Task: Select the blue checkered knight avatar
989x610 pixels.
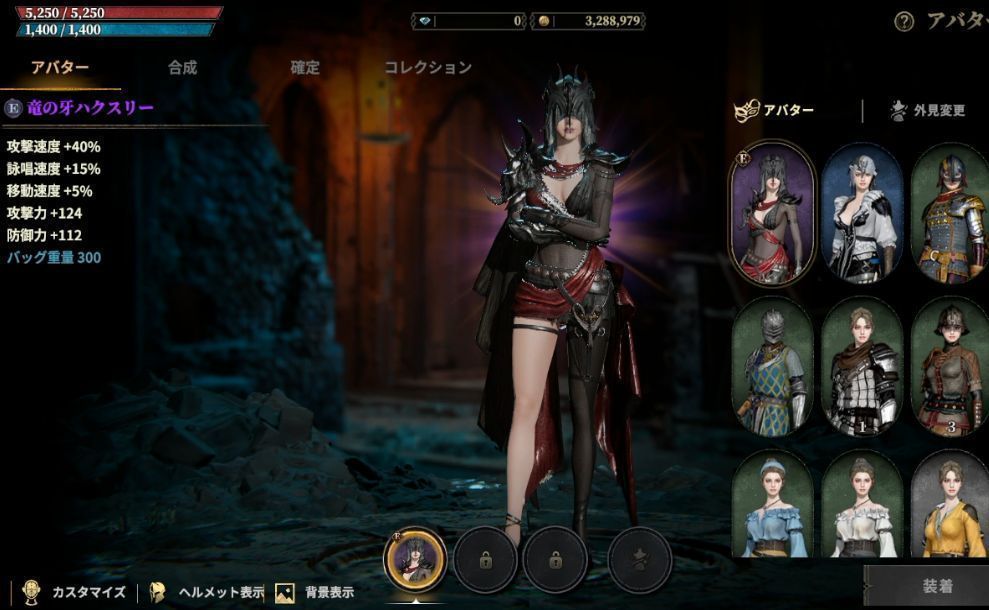Action: [x=772, y=367]
